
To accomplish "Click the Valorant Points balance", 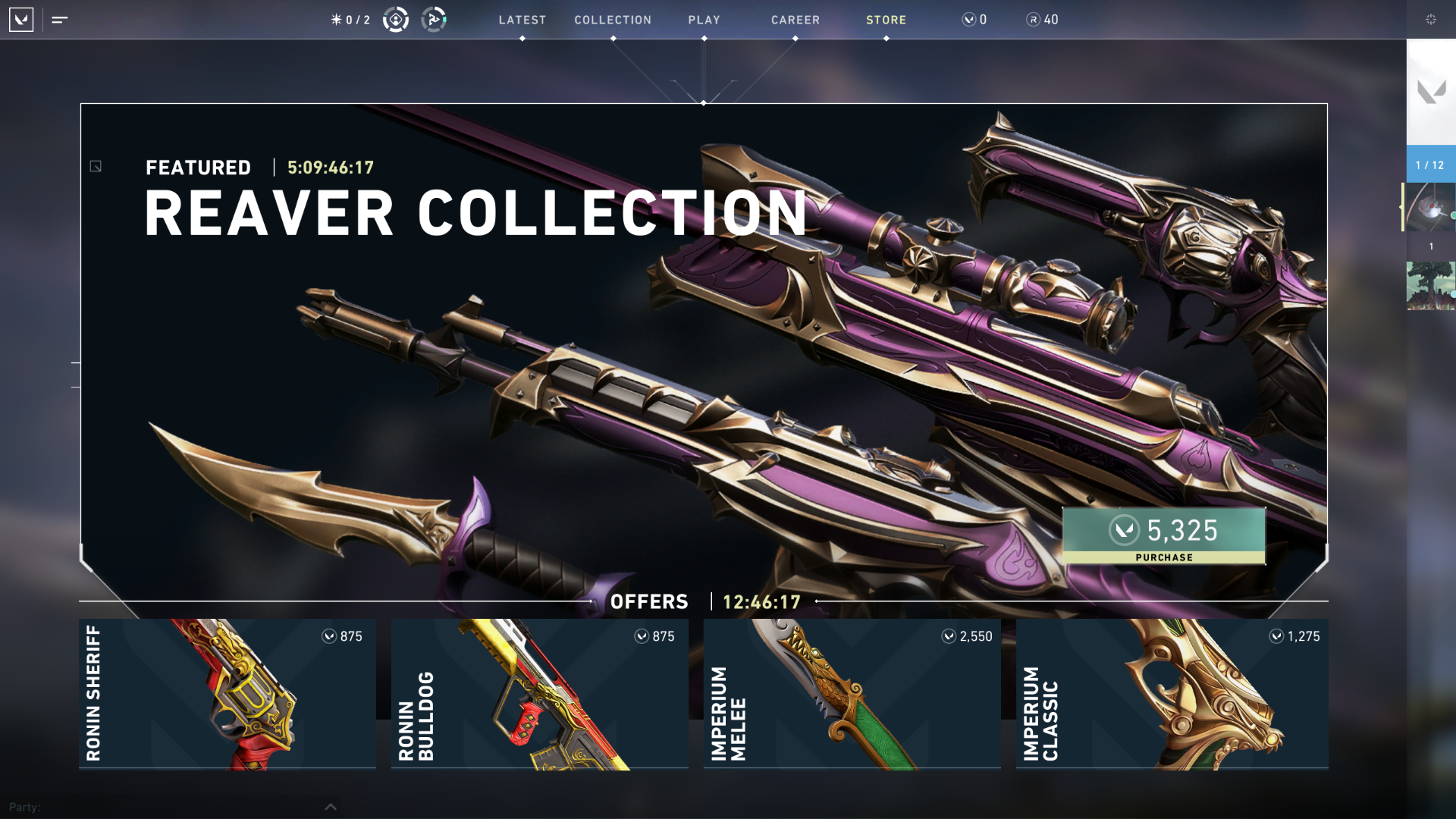I will [974, 20].
